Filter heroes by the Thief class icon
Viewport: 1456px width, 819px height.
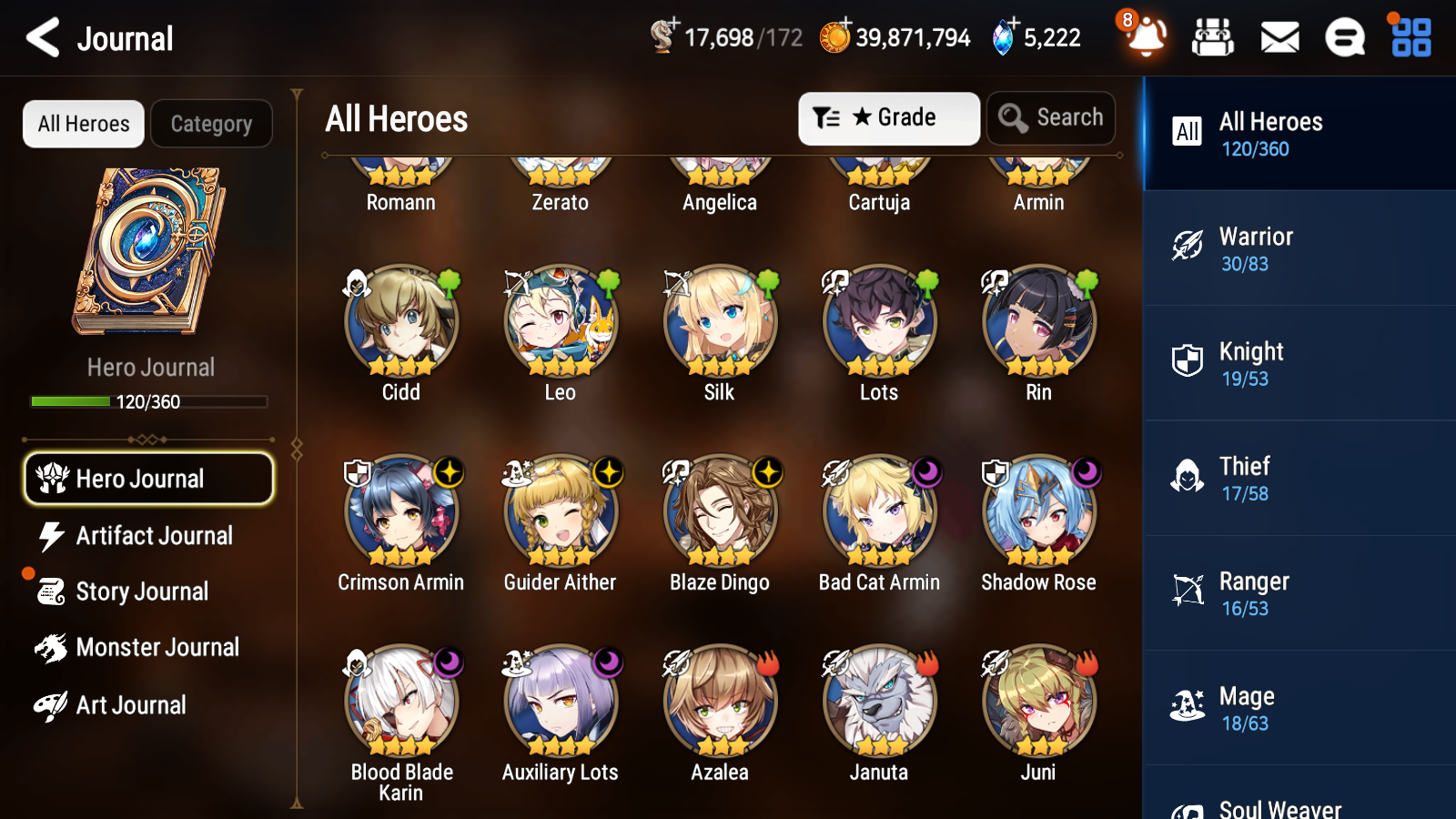click(x=1186, y=478)
